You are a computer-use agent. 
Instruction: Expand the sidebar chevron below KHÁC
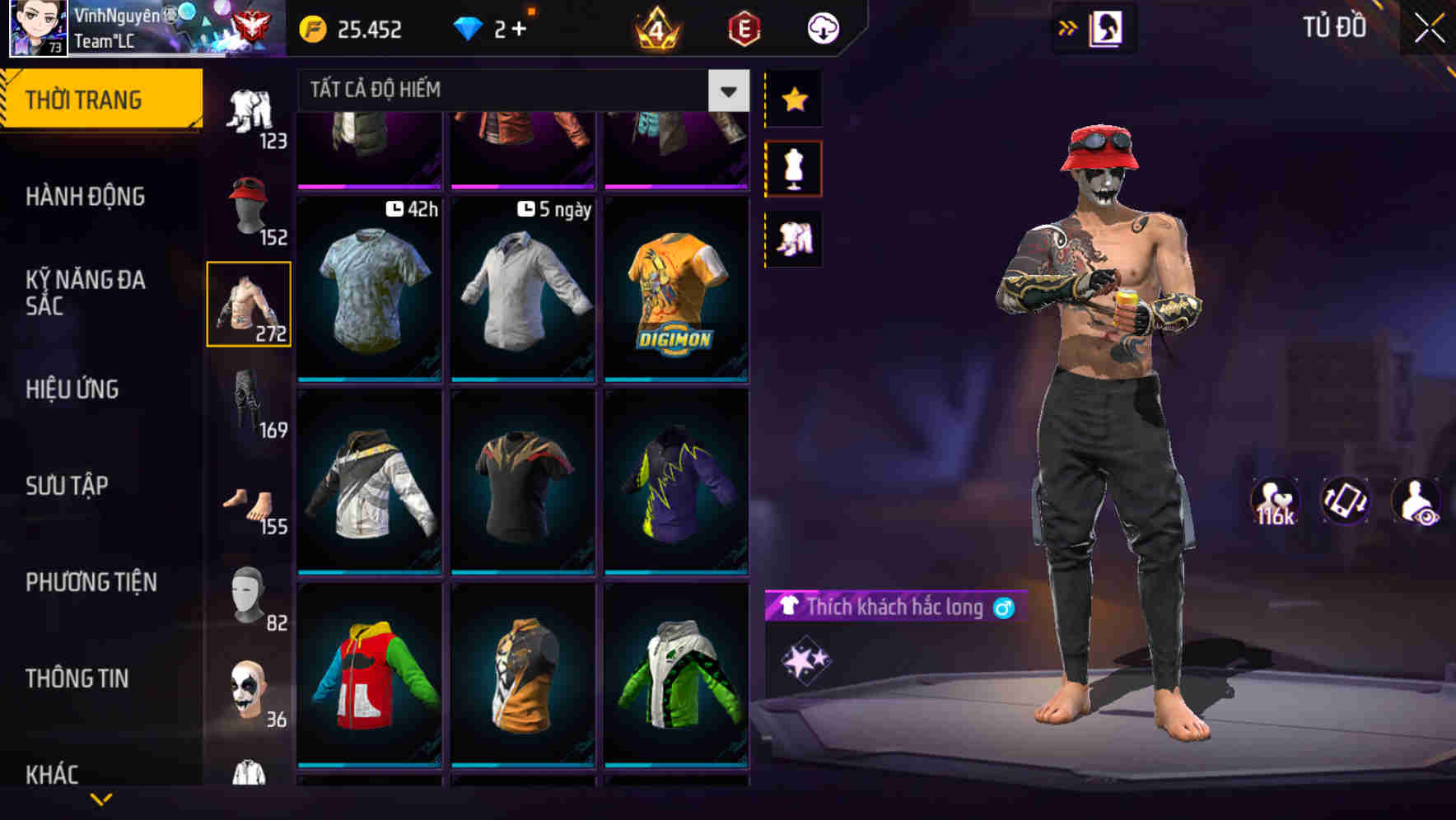point(101,800)
